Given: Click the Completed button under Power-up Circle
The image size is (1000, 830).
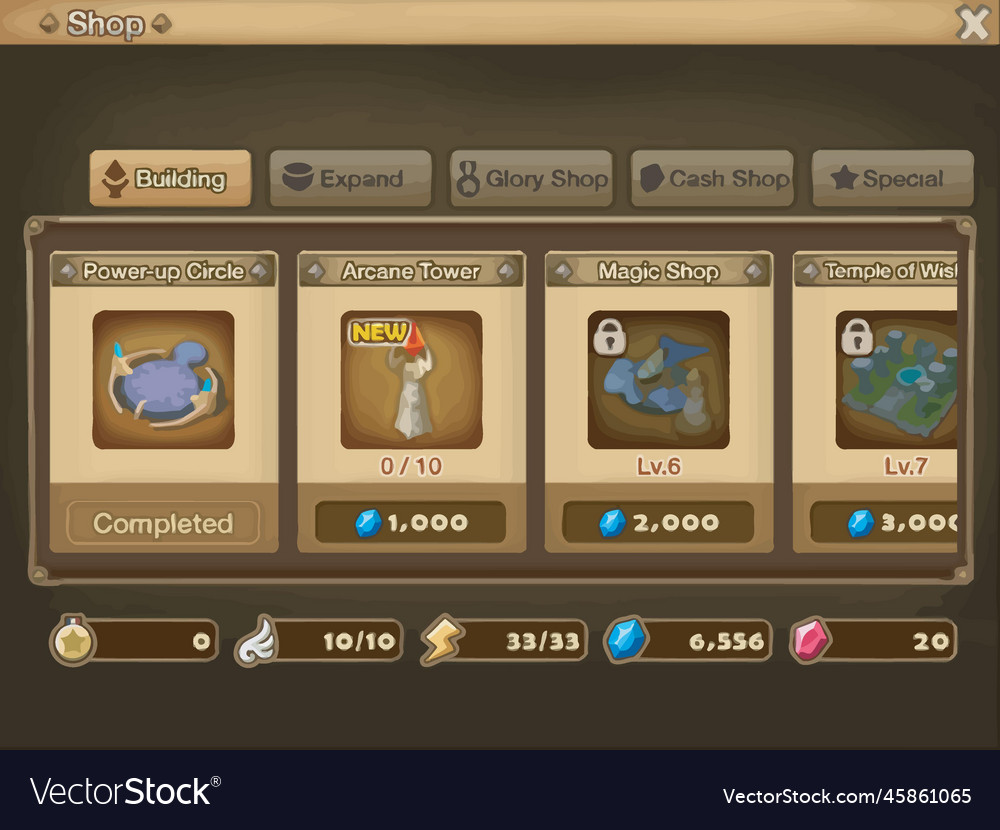Looking at the screenshot, I should click(x=163, y=523).
